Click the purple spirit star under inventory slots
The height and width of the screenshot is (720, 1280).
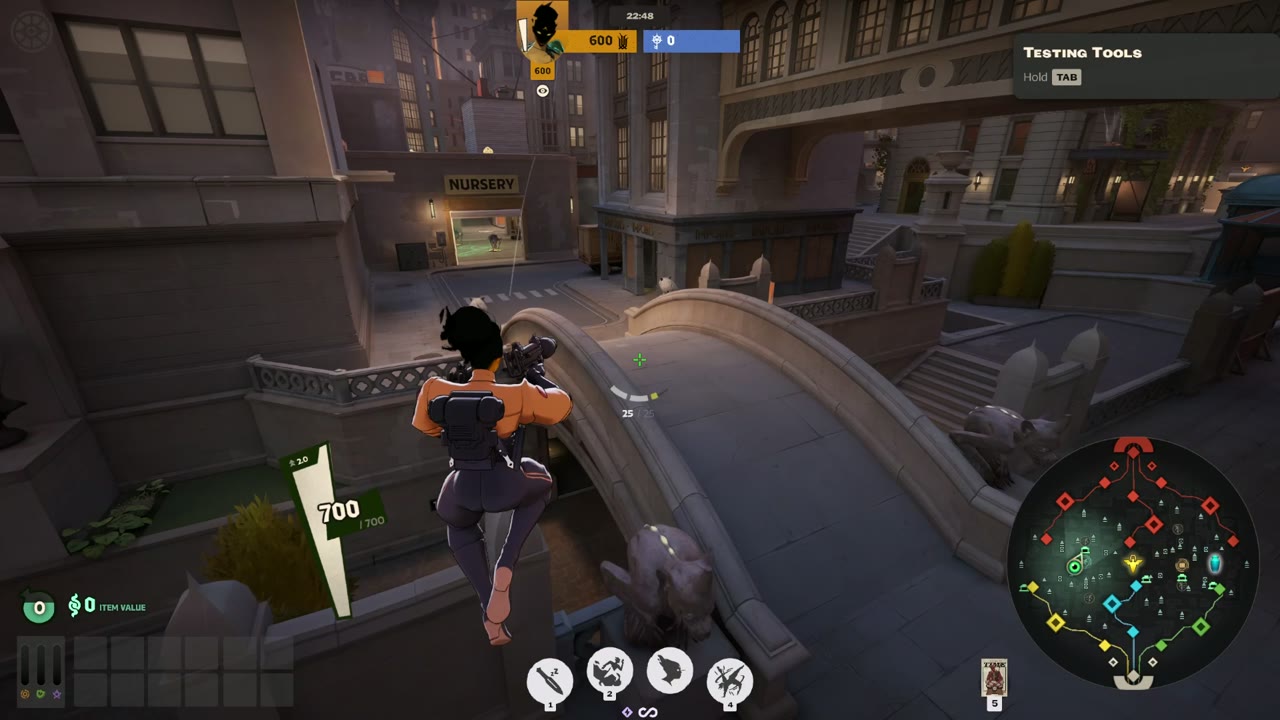55,693
